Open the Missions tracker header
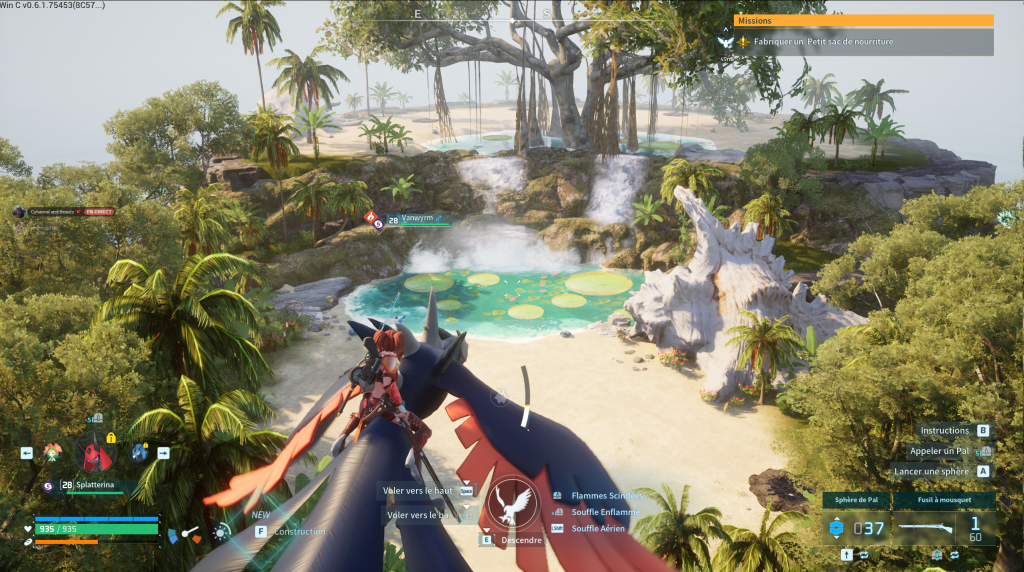The width and height of the screenshot is (1024, 572). point(863,20)
